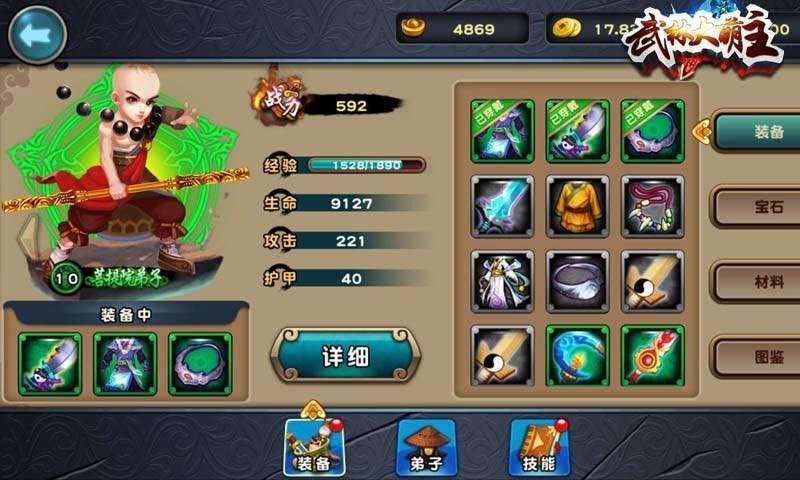Switch to the 宝石 gems tab

pos(755,207)
